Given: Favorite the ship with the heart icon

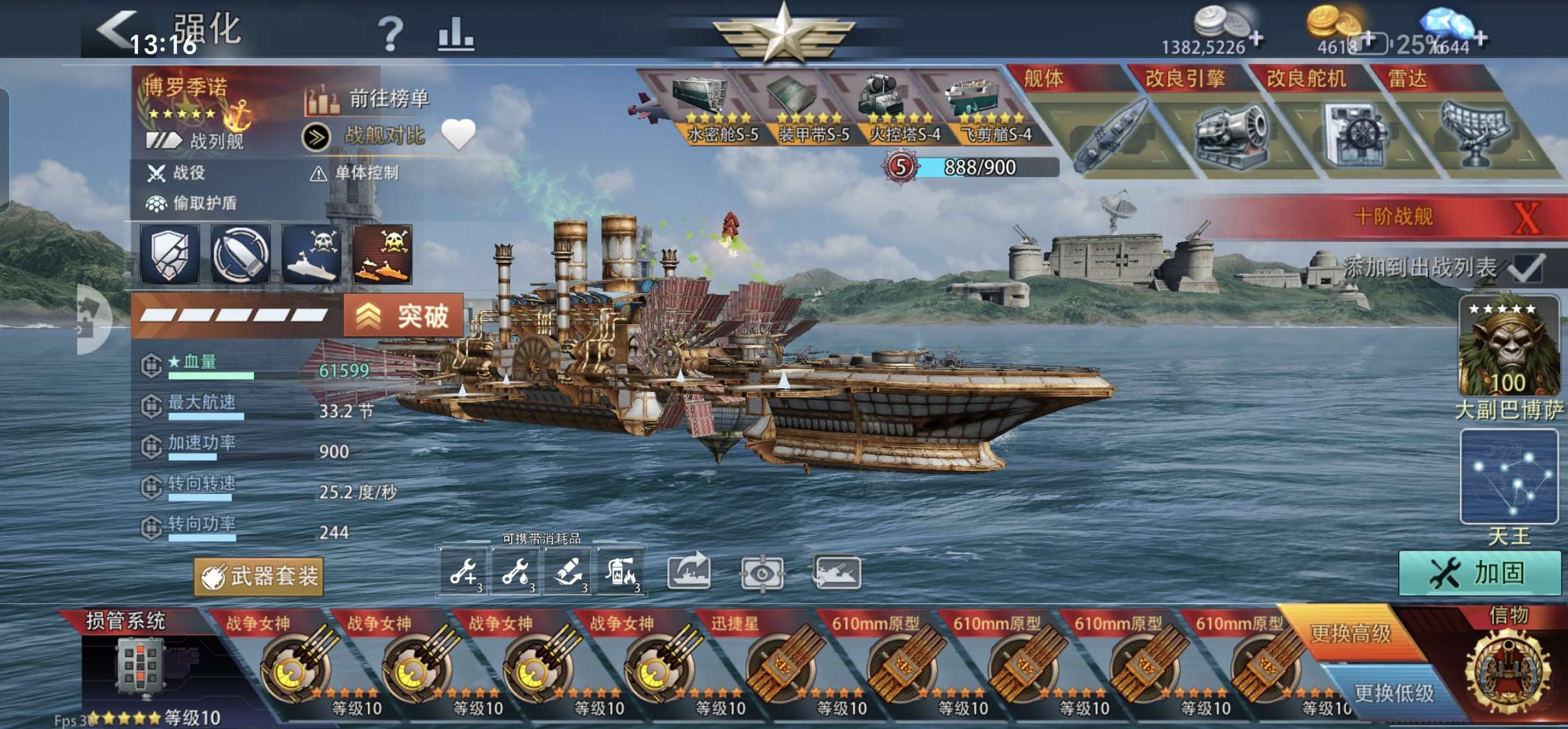Looking at the screenshot, I should pos(458,134).
